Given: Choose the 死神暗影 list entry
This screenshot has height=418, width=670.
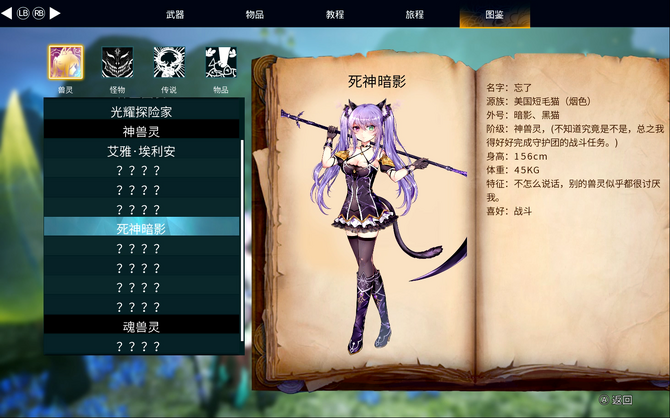Looking at the screenshot, I should (x=141, y=228).
